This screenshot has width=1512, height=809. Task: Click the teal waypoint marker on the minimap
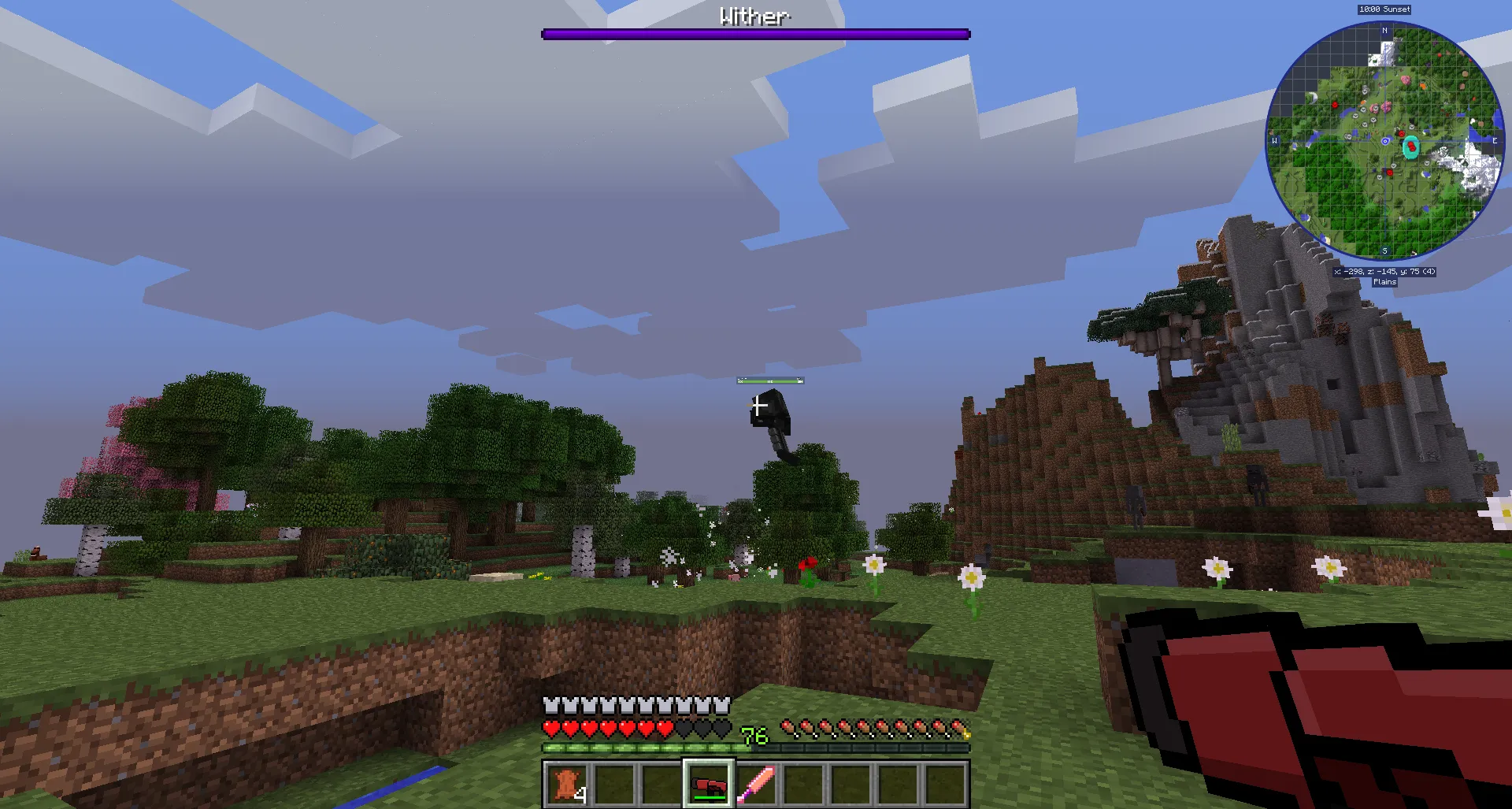tap(1410, 147)
